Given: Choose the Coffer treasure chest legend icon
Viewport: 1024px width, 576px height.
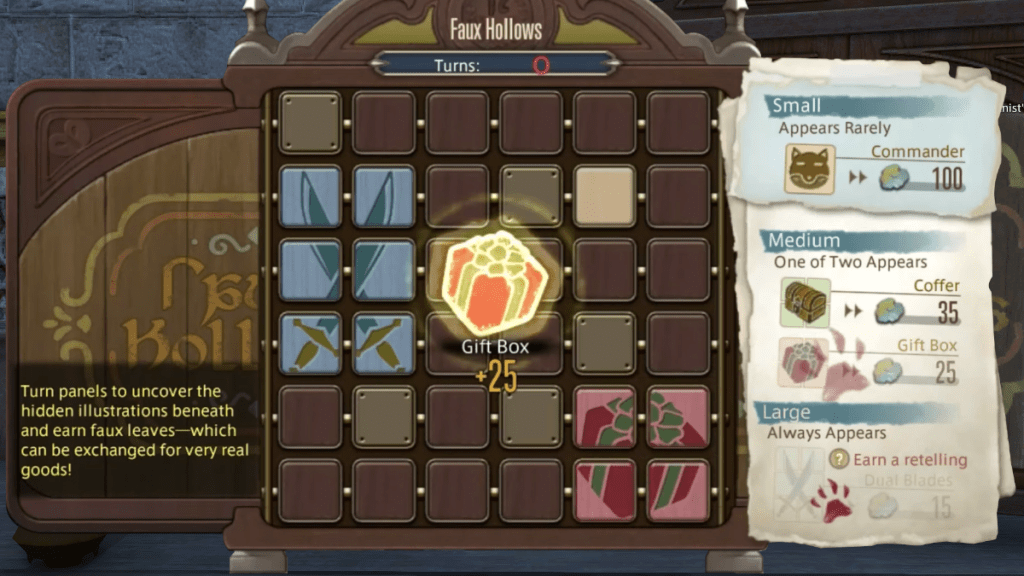Looking at the screenshot, I should 804,302.
